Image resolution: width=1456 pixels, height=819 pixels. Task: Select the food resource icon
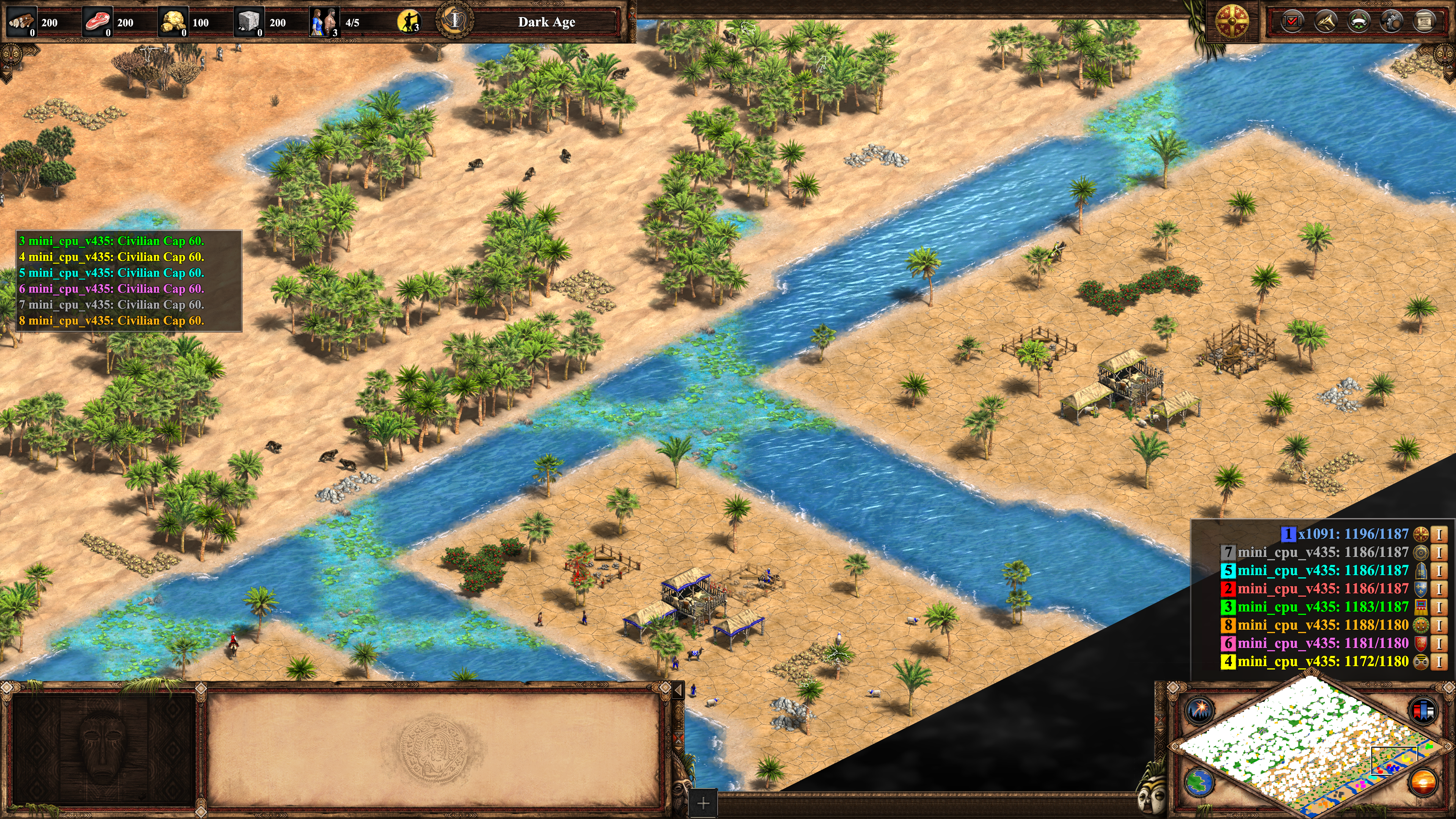point(97,22)
